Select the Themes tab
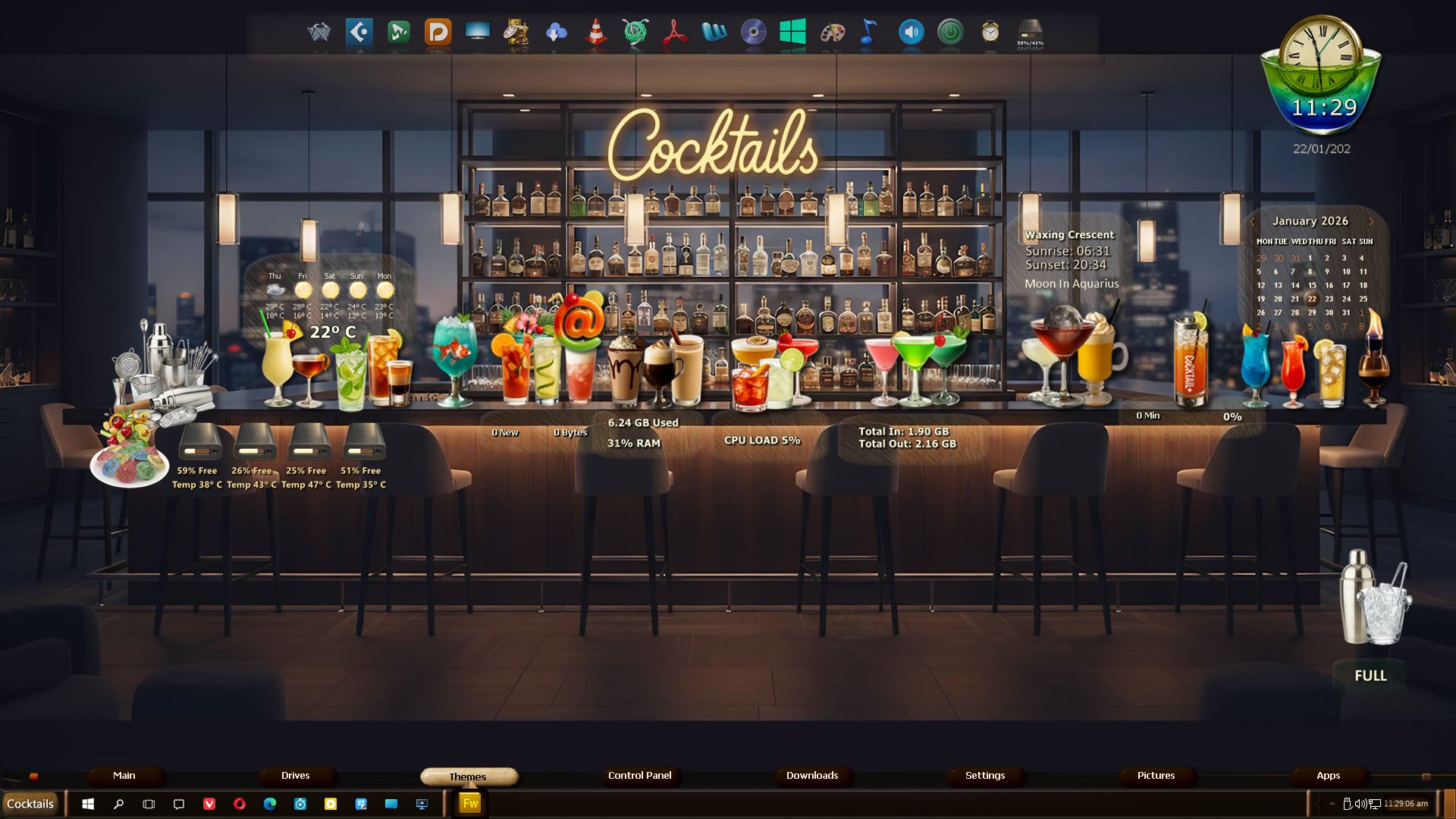This screenshot has height=819, width=1456. click(x=468, y=777)
